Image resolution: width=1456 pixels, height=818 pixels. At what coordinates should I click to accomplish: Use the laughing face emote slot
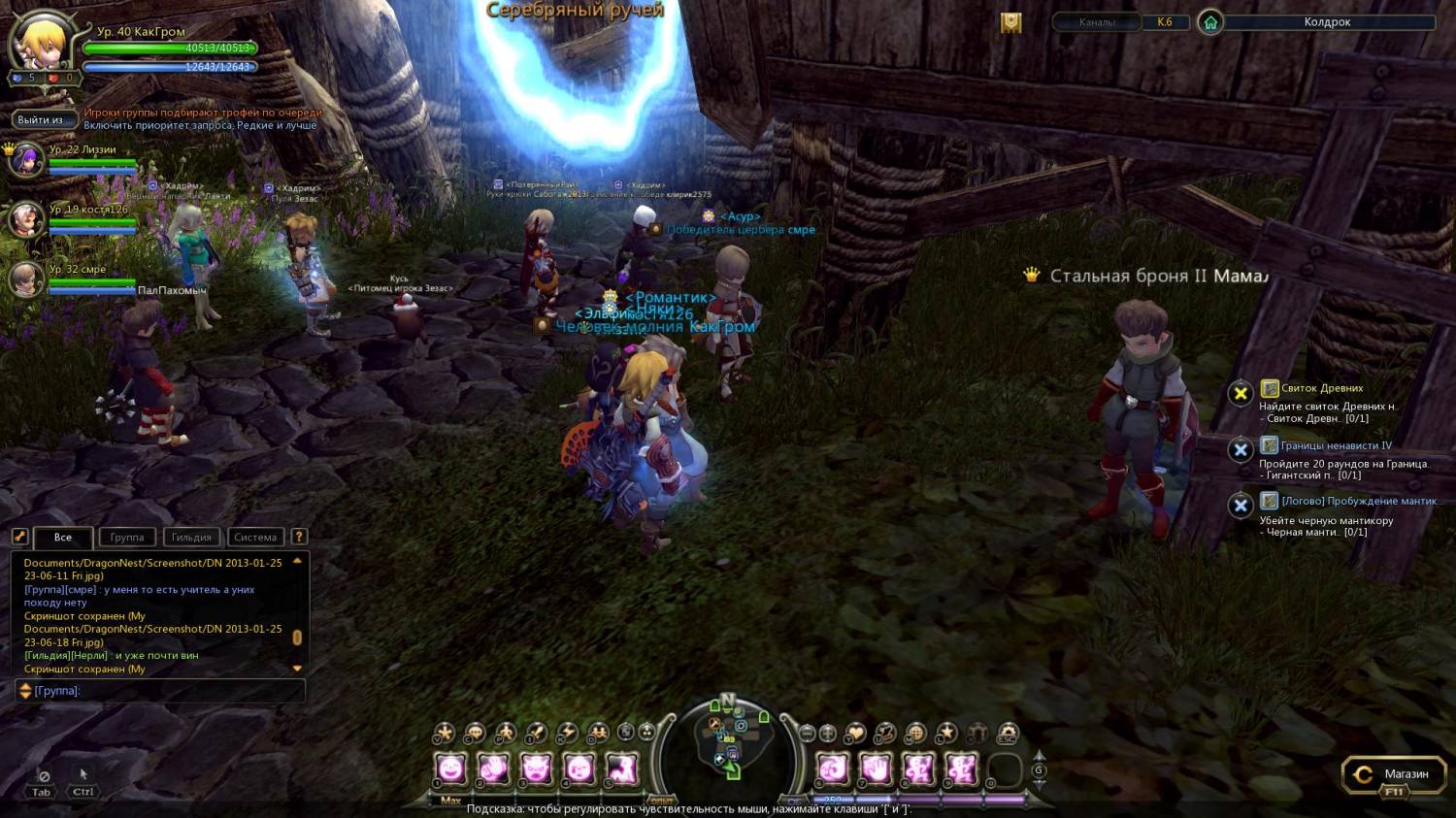(450, 770)
